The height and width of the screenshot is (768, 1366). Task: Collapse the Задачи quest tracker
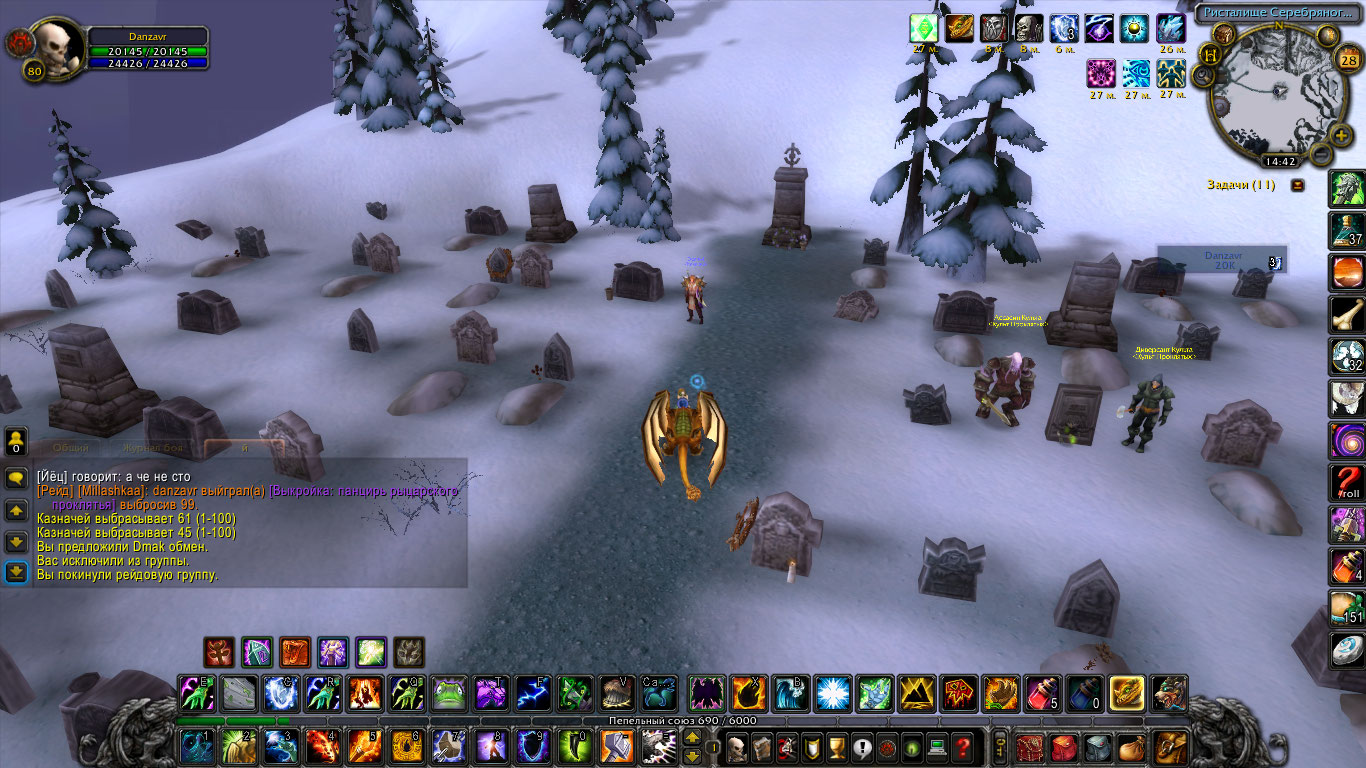tap(1297, 185)
